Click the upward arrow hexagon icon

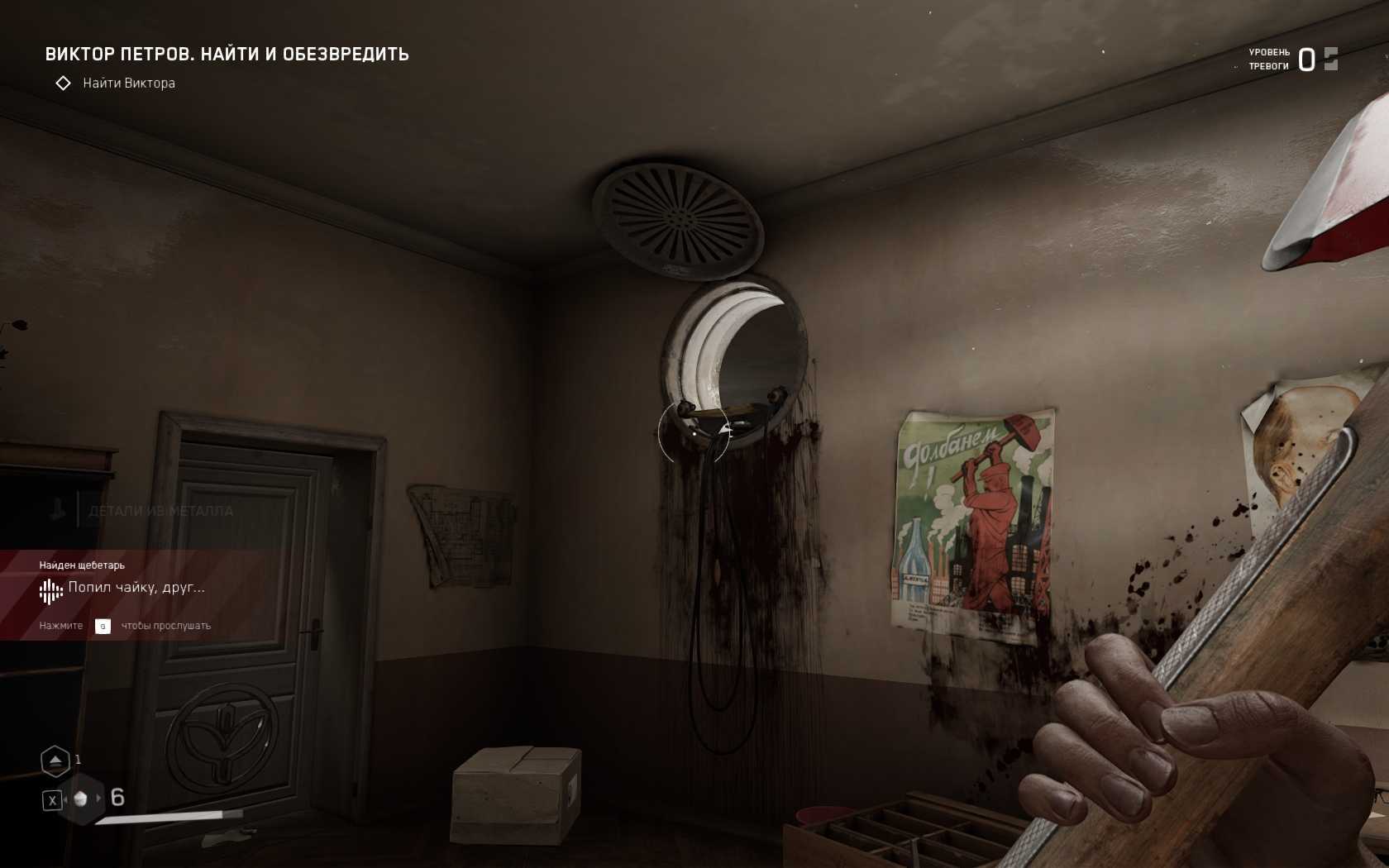tap(55, 761)
